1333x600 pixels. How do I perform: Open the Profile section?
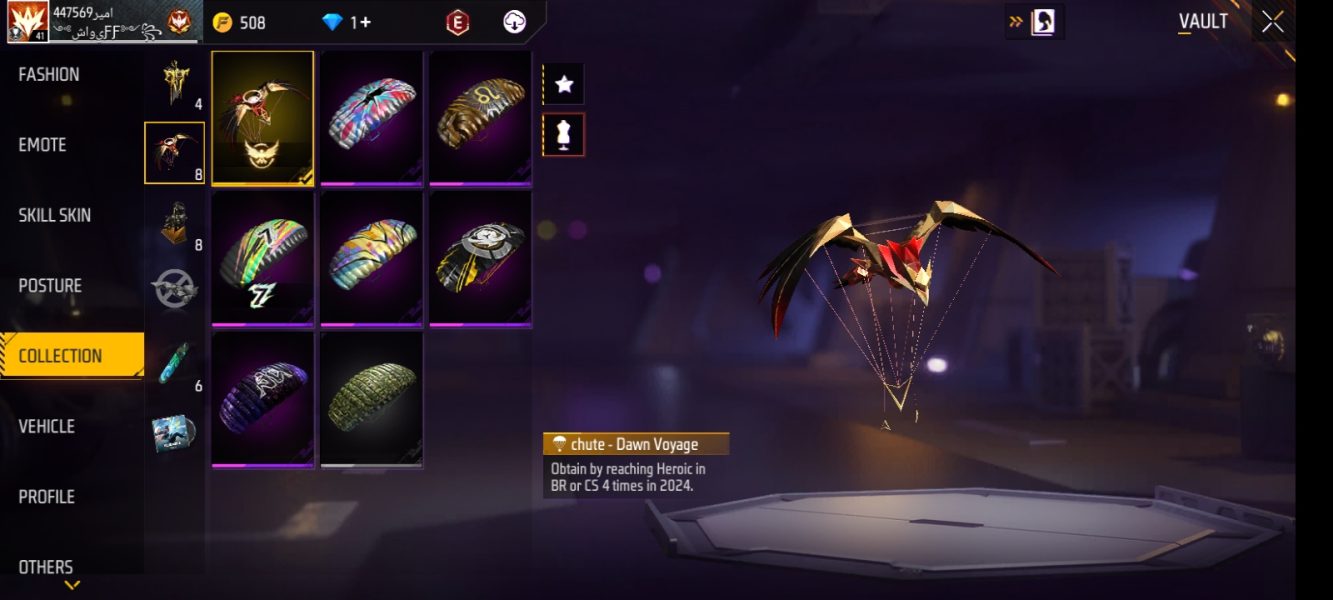[46, 497]
